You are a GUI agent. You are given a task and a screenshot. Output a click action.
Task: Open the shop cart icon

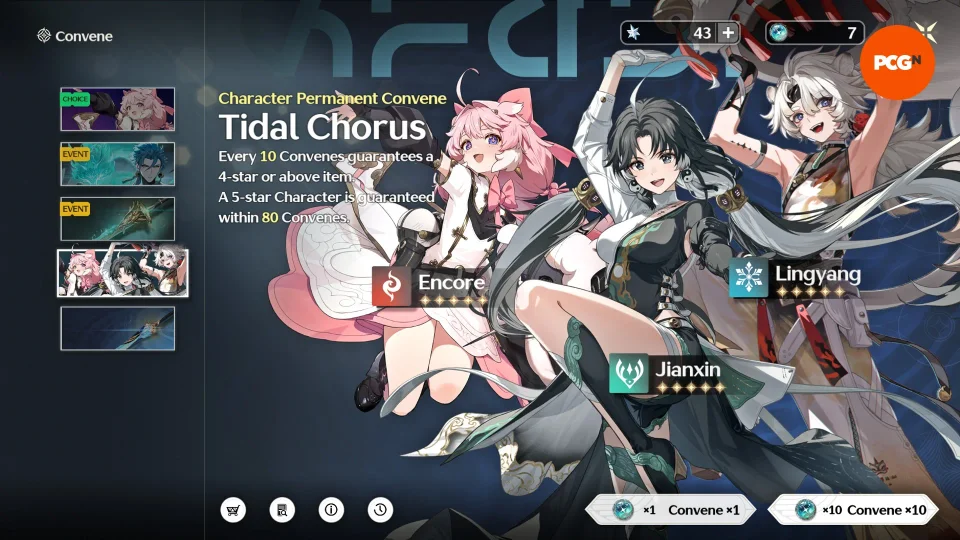click(233, 510)
